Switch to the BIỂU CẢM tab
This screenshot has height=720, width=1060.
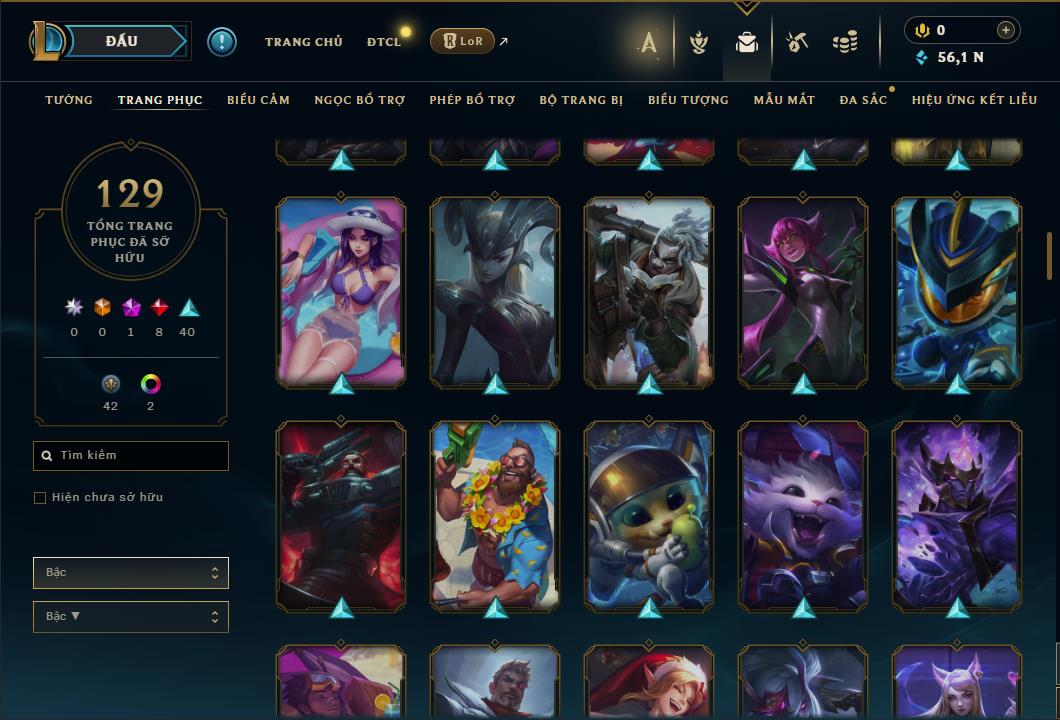click(x=258, y=100)
